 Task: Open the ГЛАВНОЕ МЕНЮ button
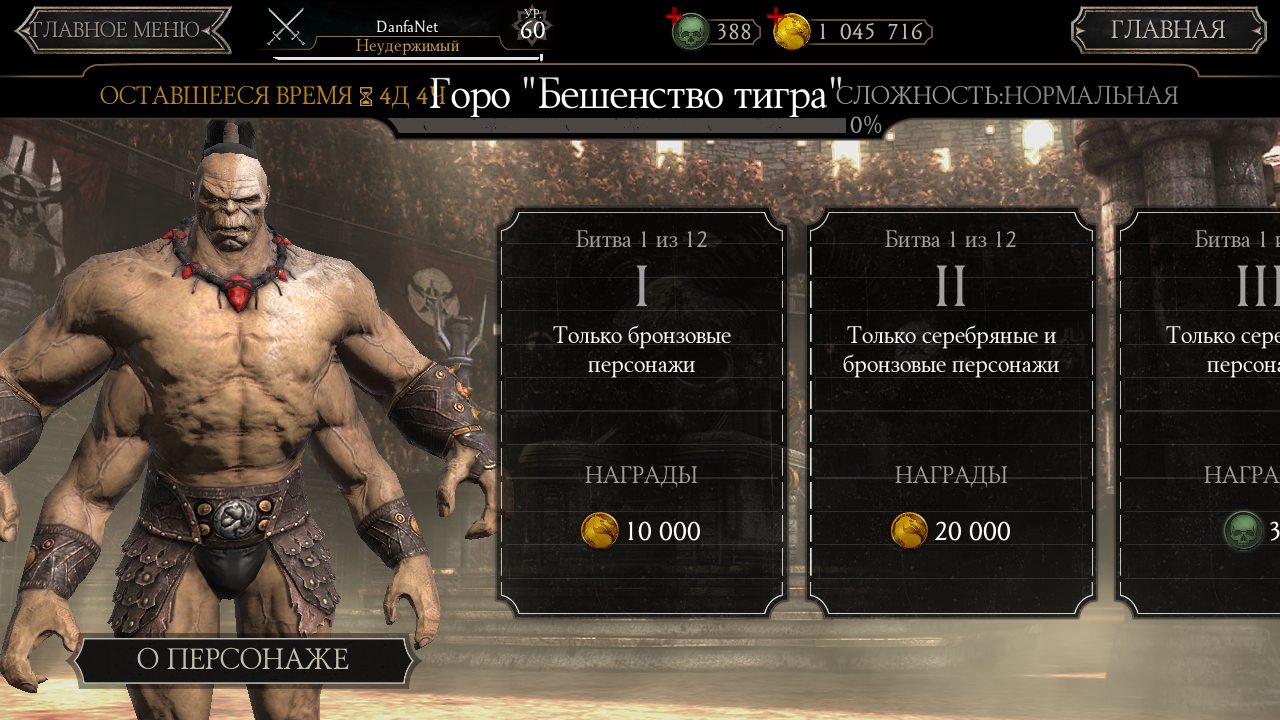122,30
